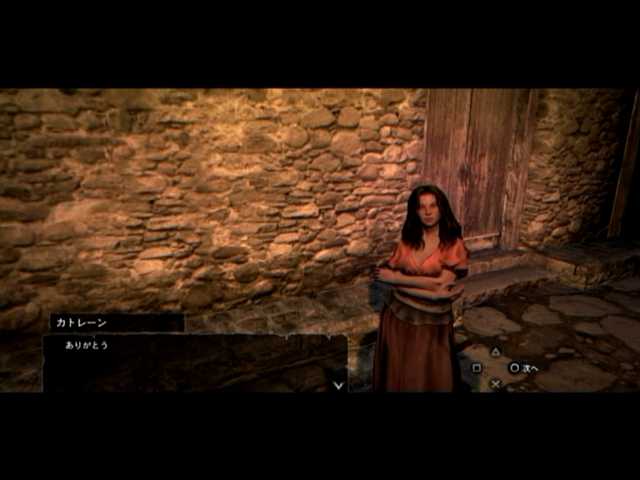Advance dialogue with the down arrow indicator
The image size is (640, 480).
click(338, 383)
